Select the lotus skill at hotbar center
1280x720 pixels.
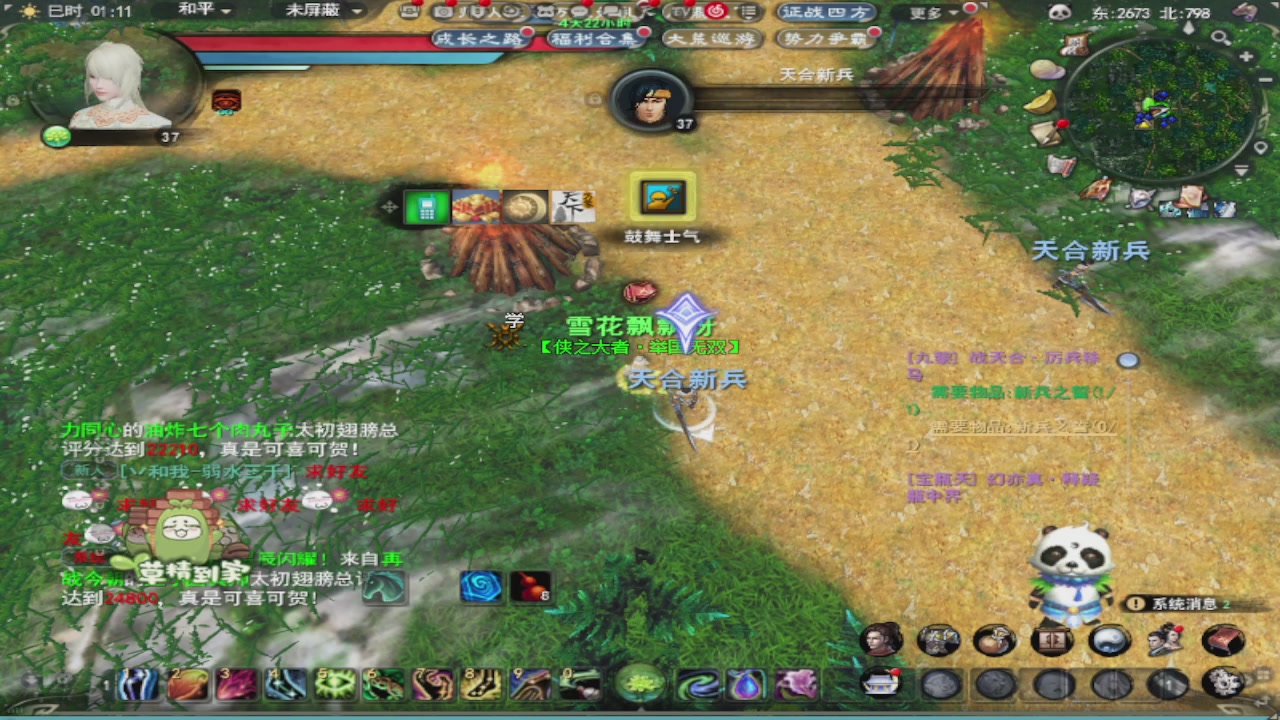point(638,685)
